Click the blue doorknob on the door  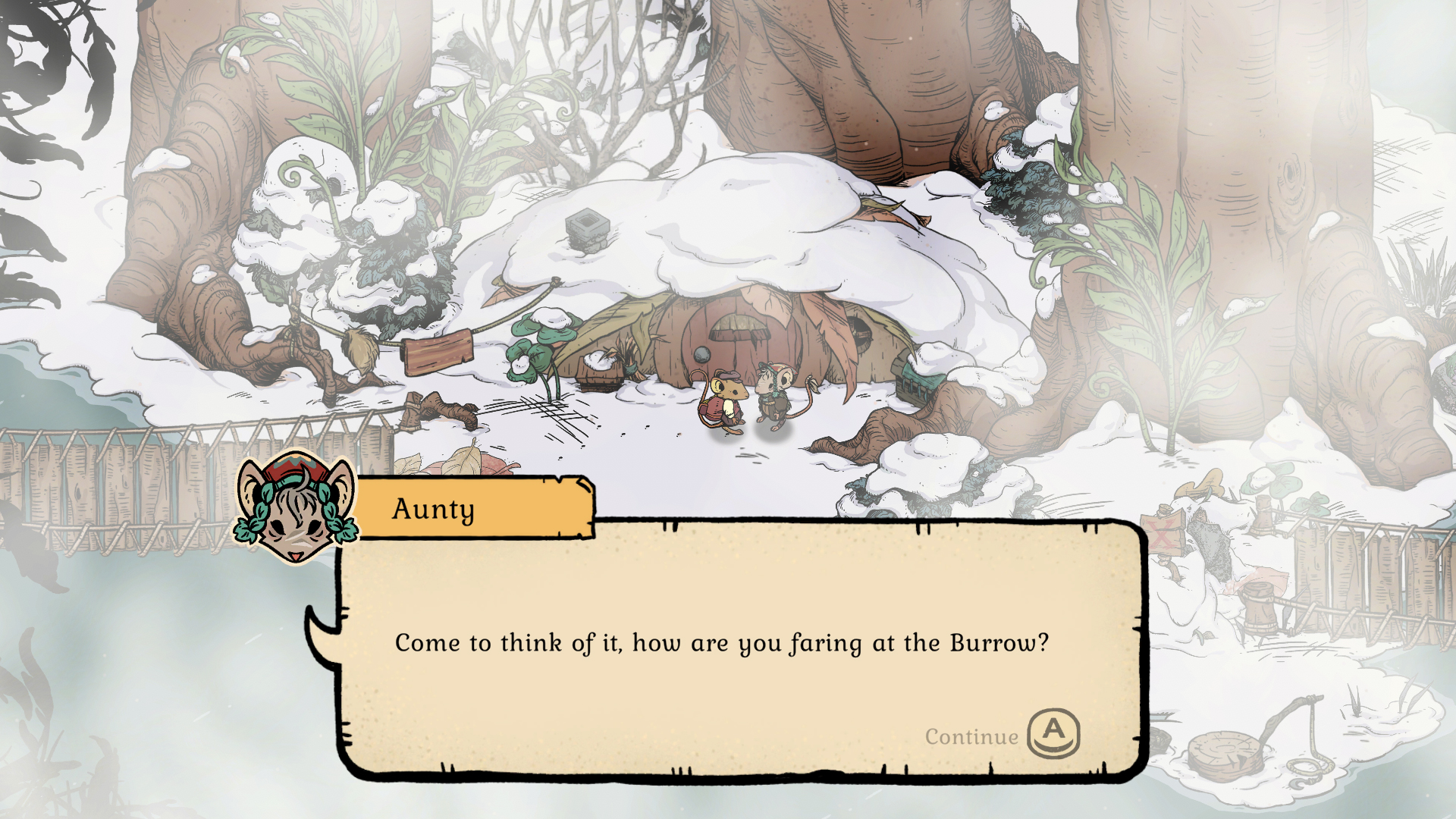[x=701, y=353]
